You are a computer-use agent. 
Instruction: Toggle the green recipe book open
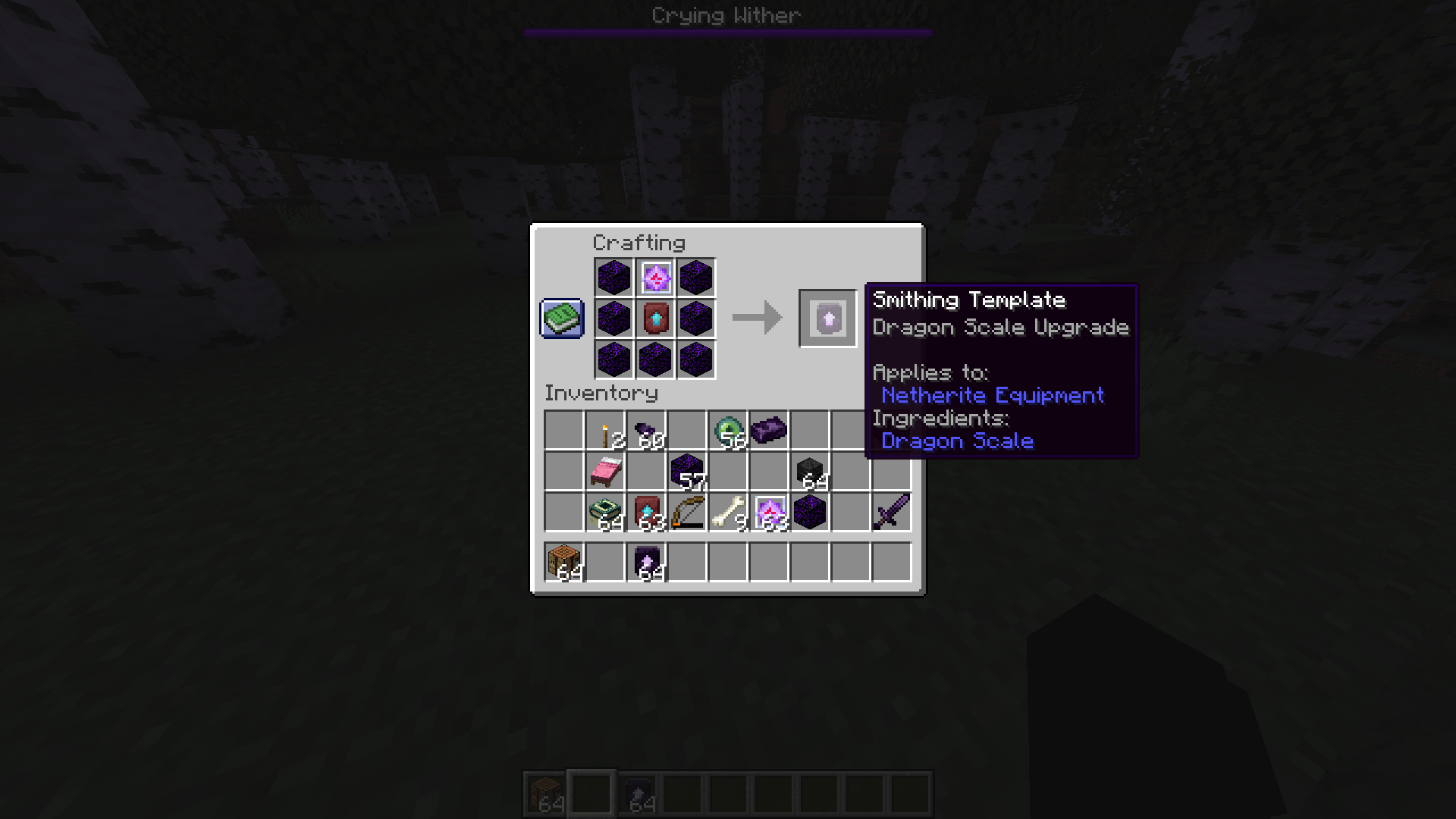pos(561,318)
